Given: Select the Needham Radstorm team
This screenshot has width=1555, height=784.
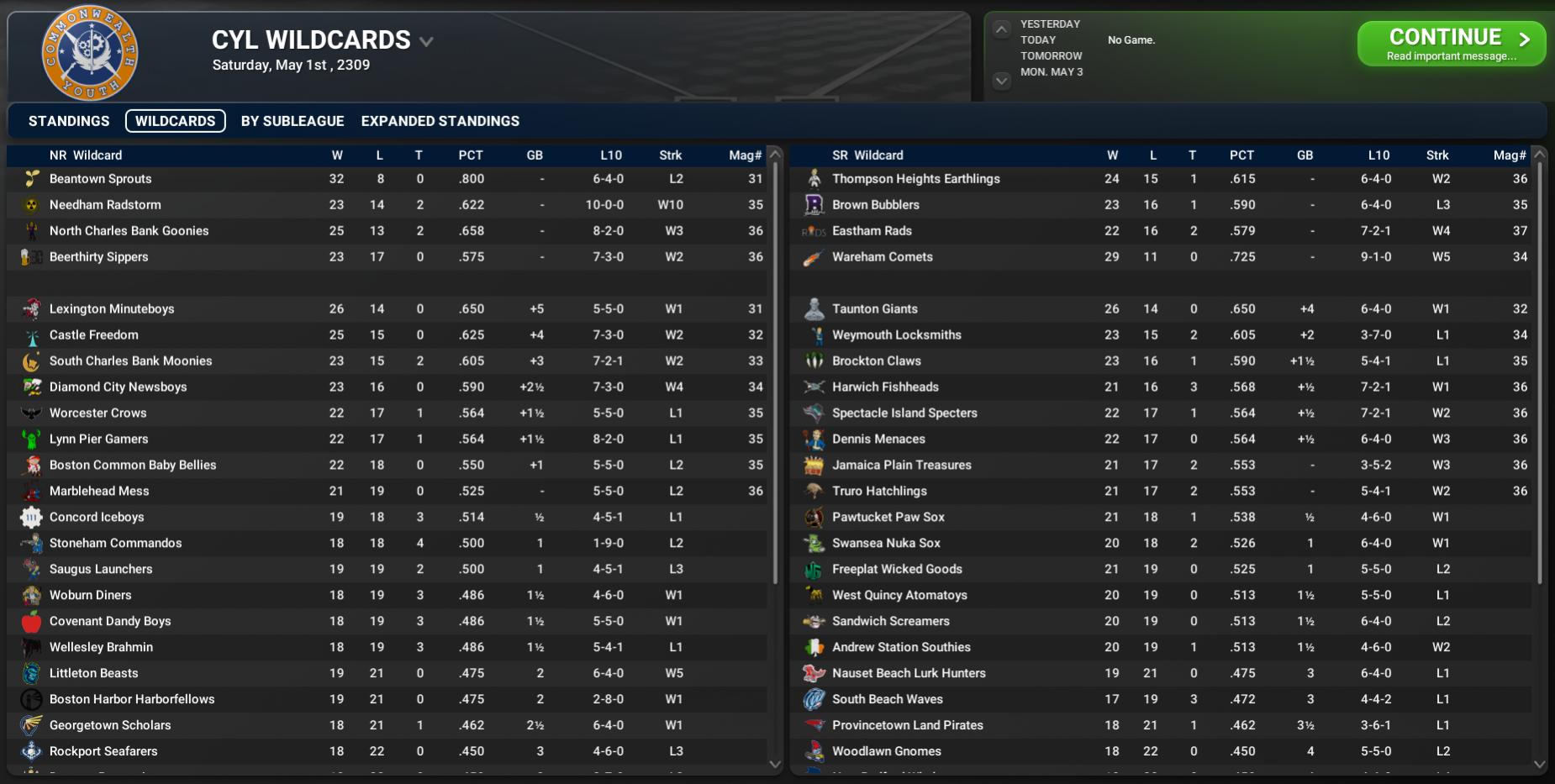Looking at the screenshot, I should pyautogui.click(x=105, y=205).
